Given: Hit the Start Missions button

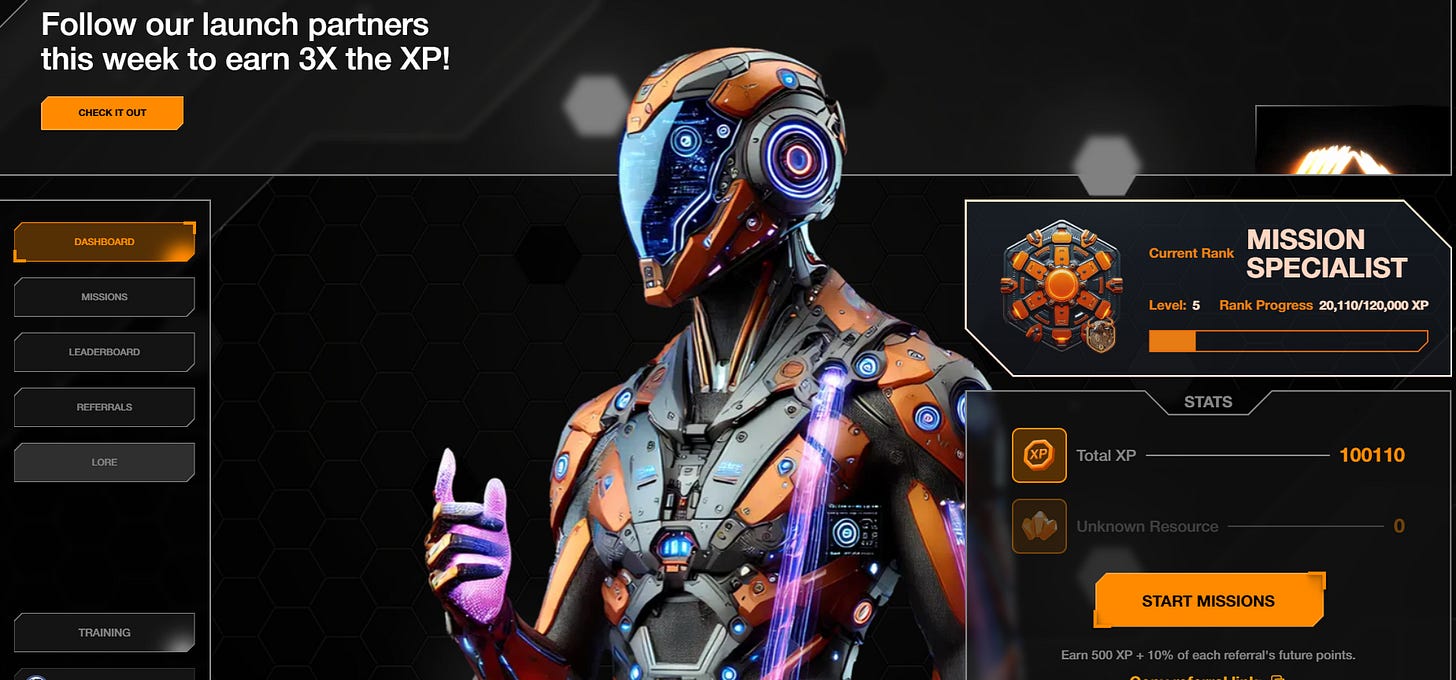Looking at the screenshot, I should pyautogui.click(x=1208, y=601).
